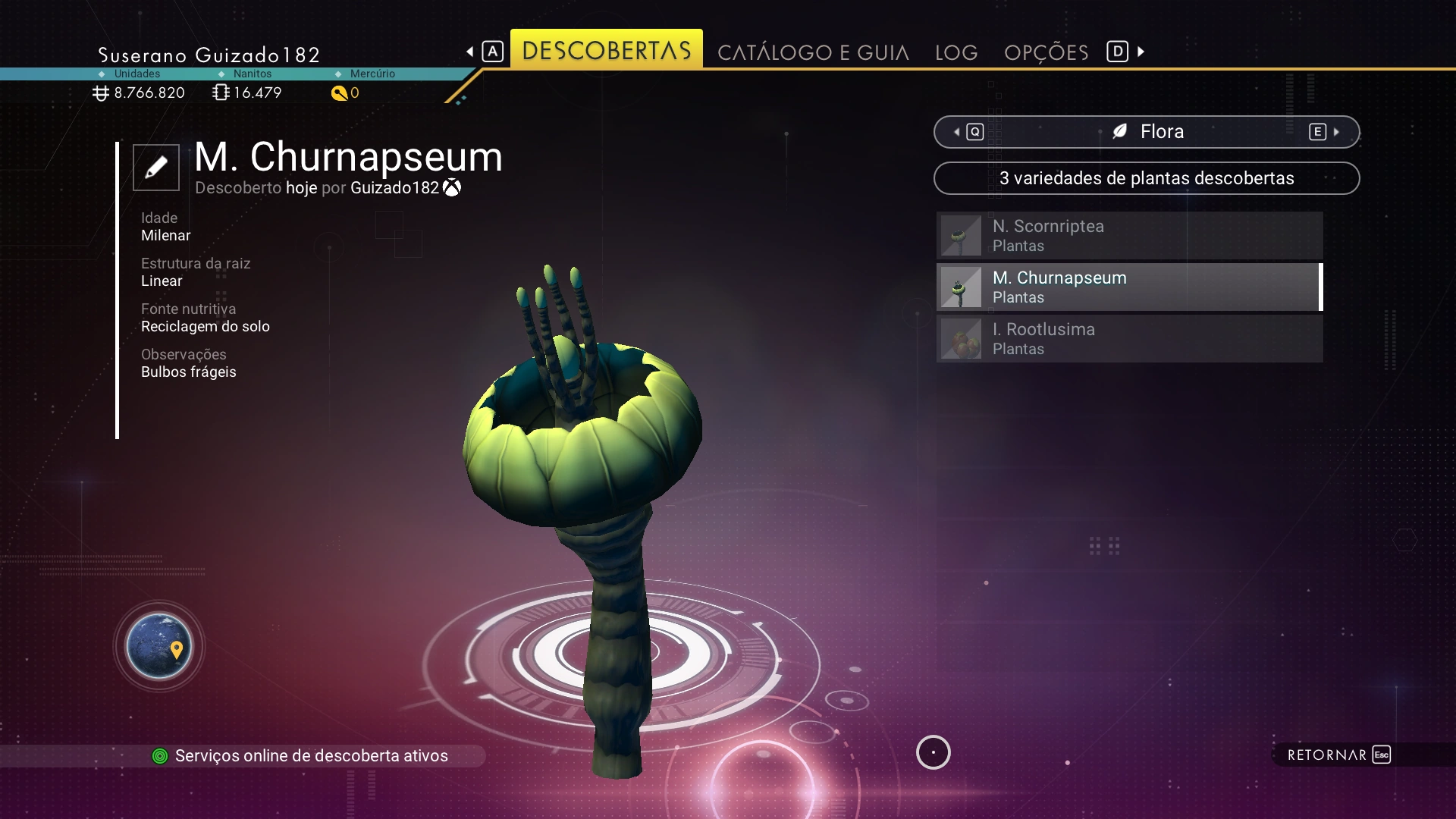Select N. Scornriptea in the flora list
The width and height of the screenshot is (1456, 819).
1129,236
